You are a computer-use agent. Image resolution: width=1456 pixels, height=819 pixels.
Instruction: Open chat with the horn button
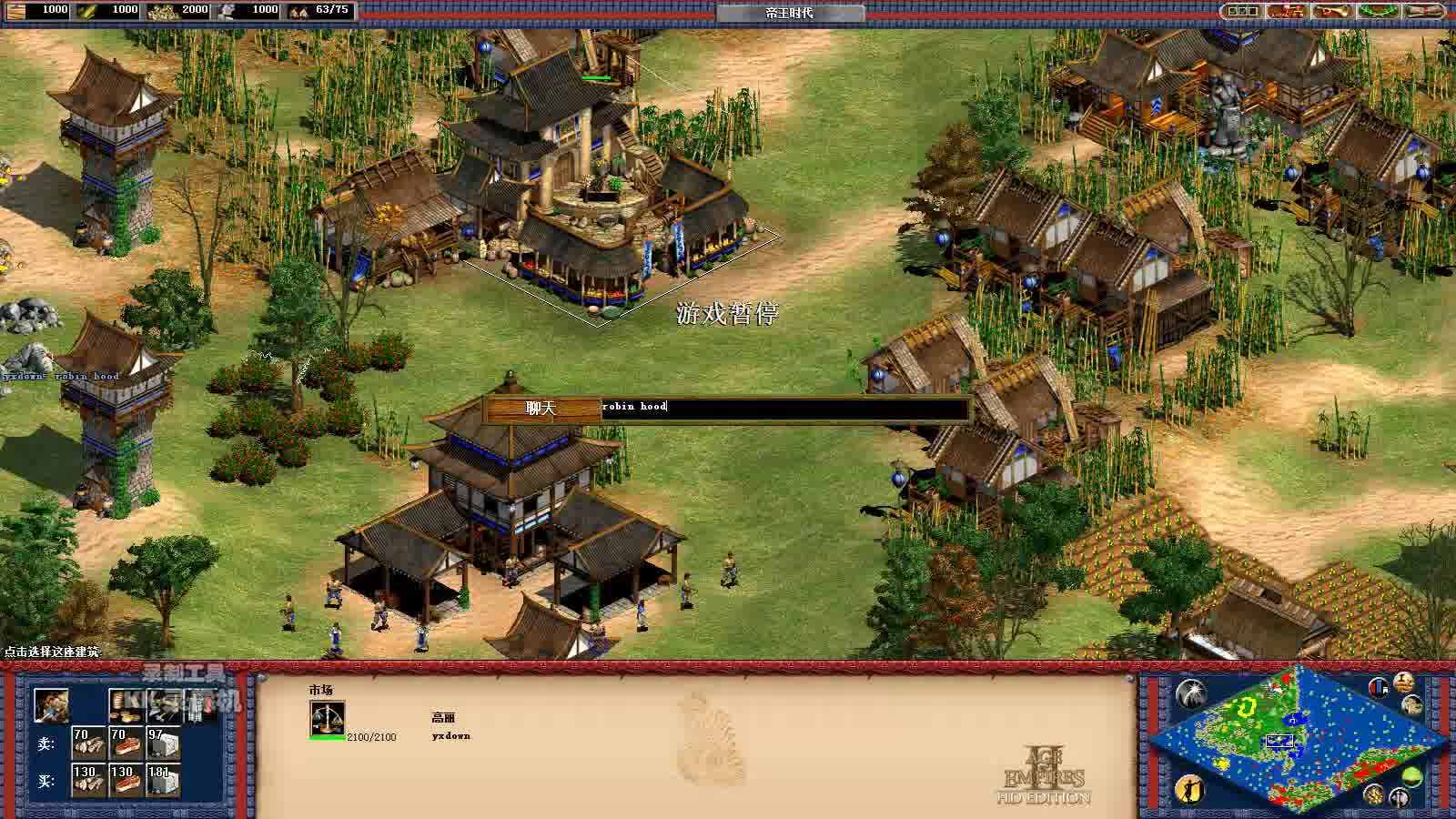tap(1333, 11)
